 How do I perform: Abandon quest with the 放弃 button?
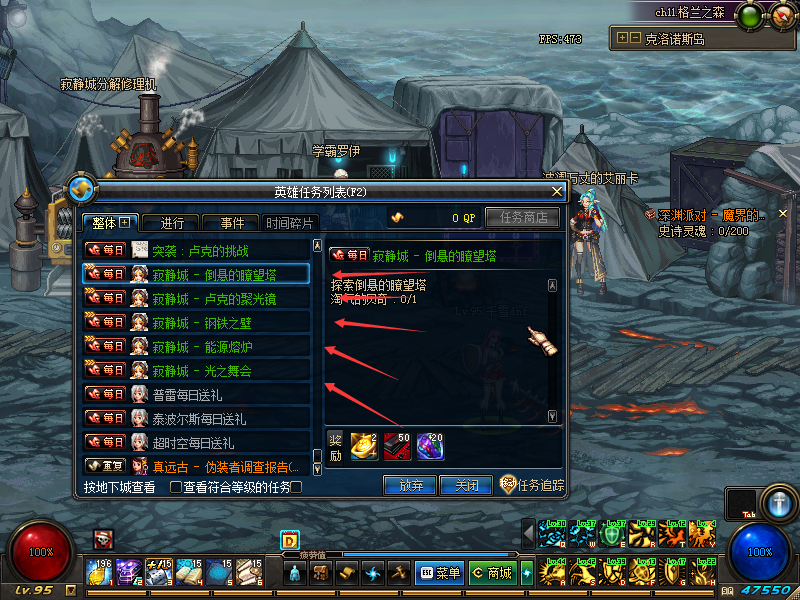(x=410, y=486)
